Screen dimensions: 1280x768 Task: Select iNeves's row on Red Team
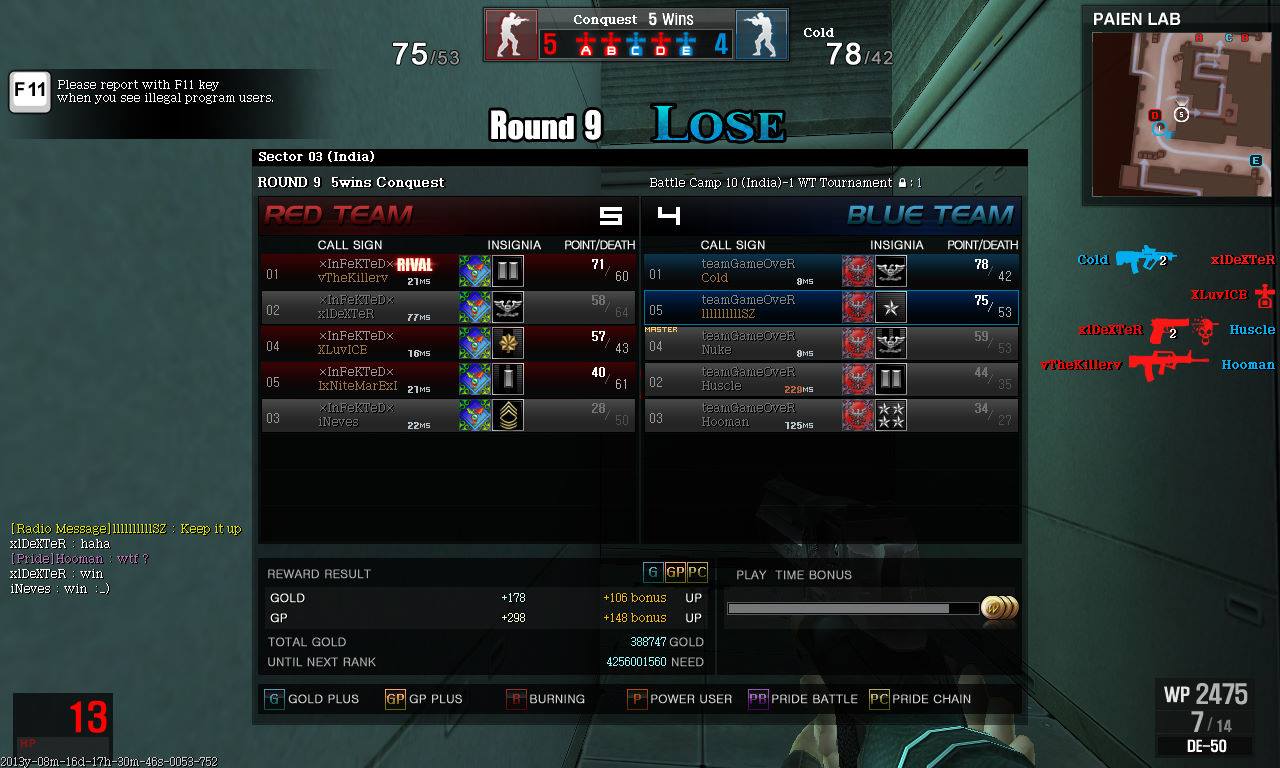click(447, 415)
